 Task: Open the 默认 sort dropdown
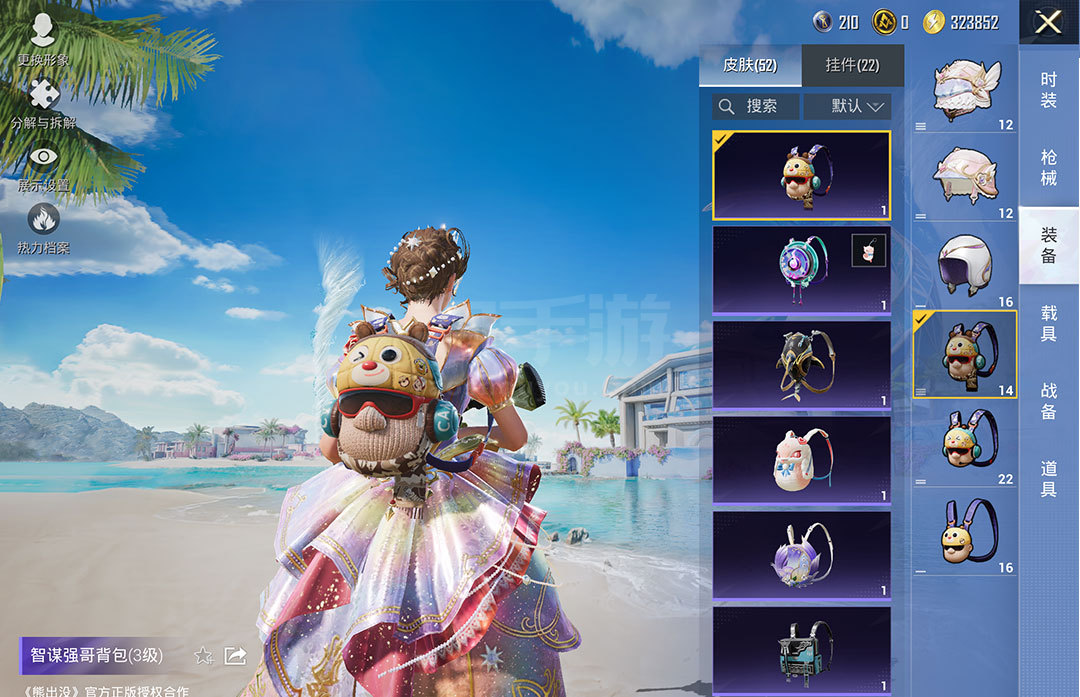click(846, 106)
